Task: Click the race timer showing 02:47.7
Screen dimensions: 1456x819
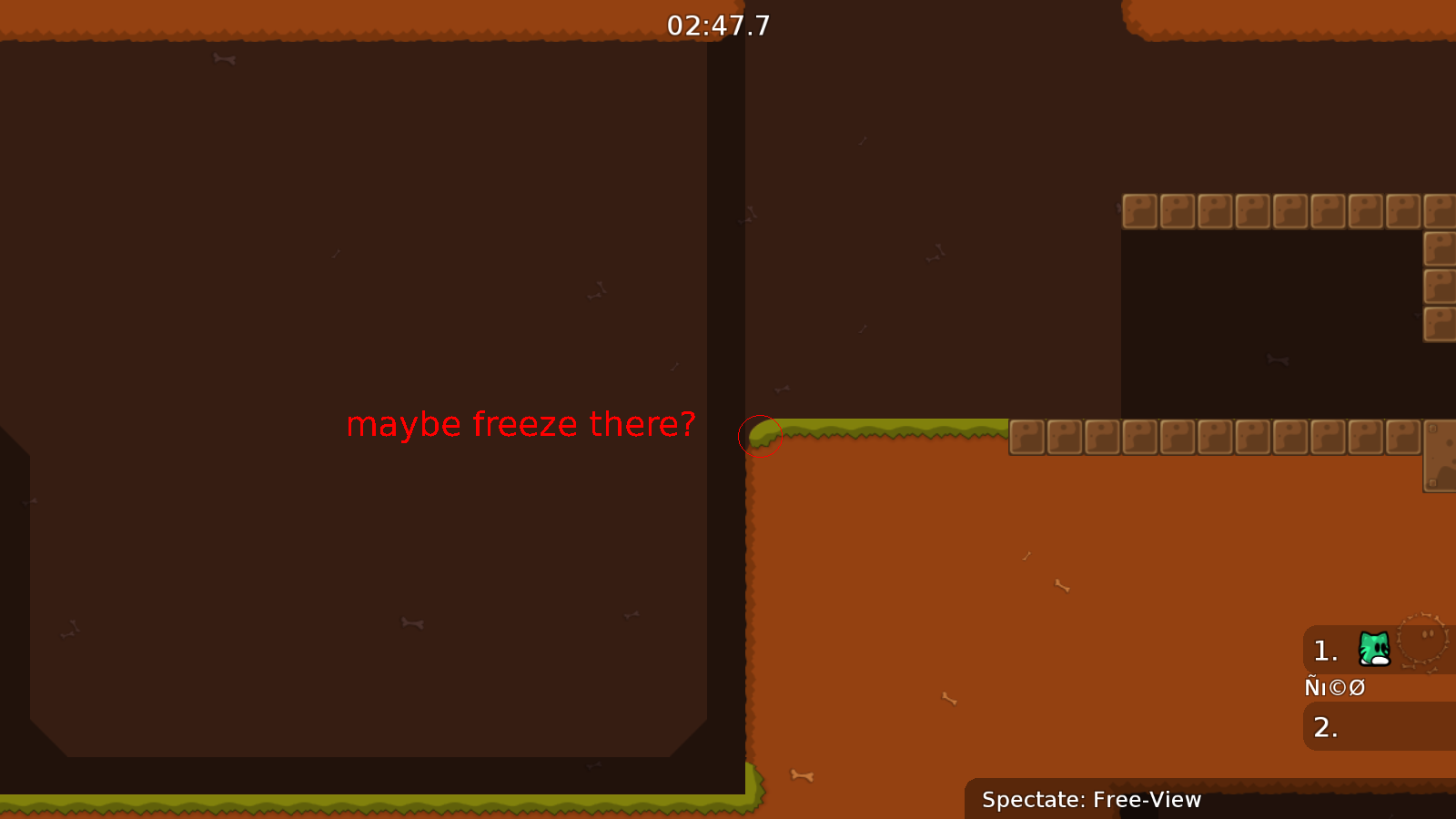Action: pos(717,25)
